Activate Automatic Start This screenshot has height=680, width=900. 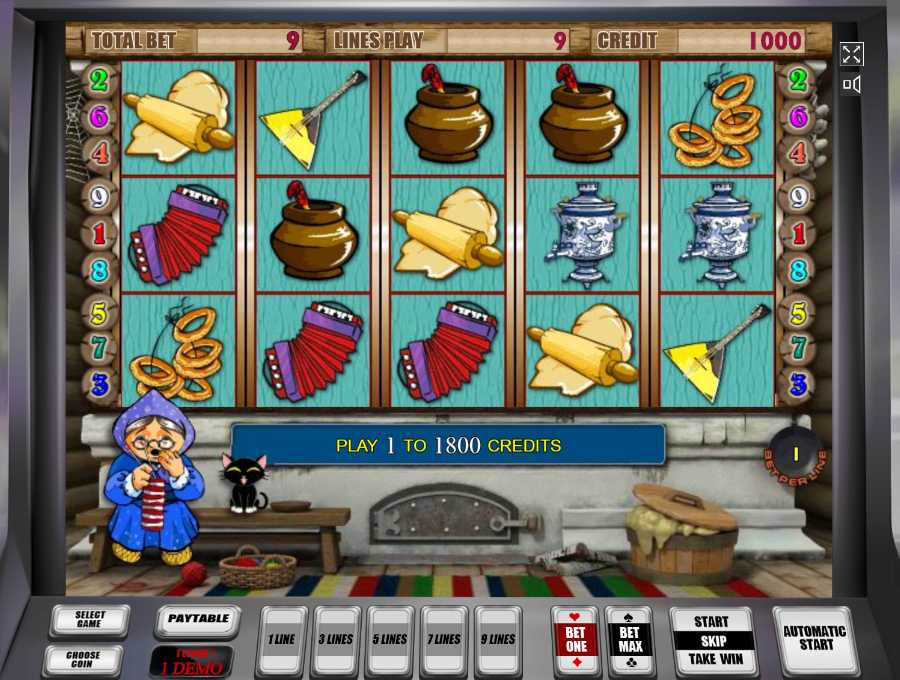click(x=814, y=639)
